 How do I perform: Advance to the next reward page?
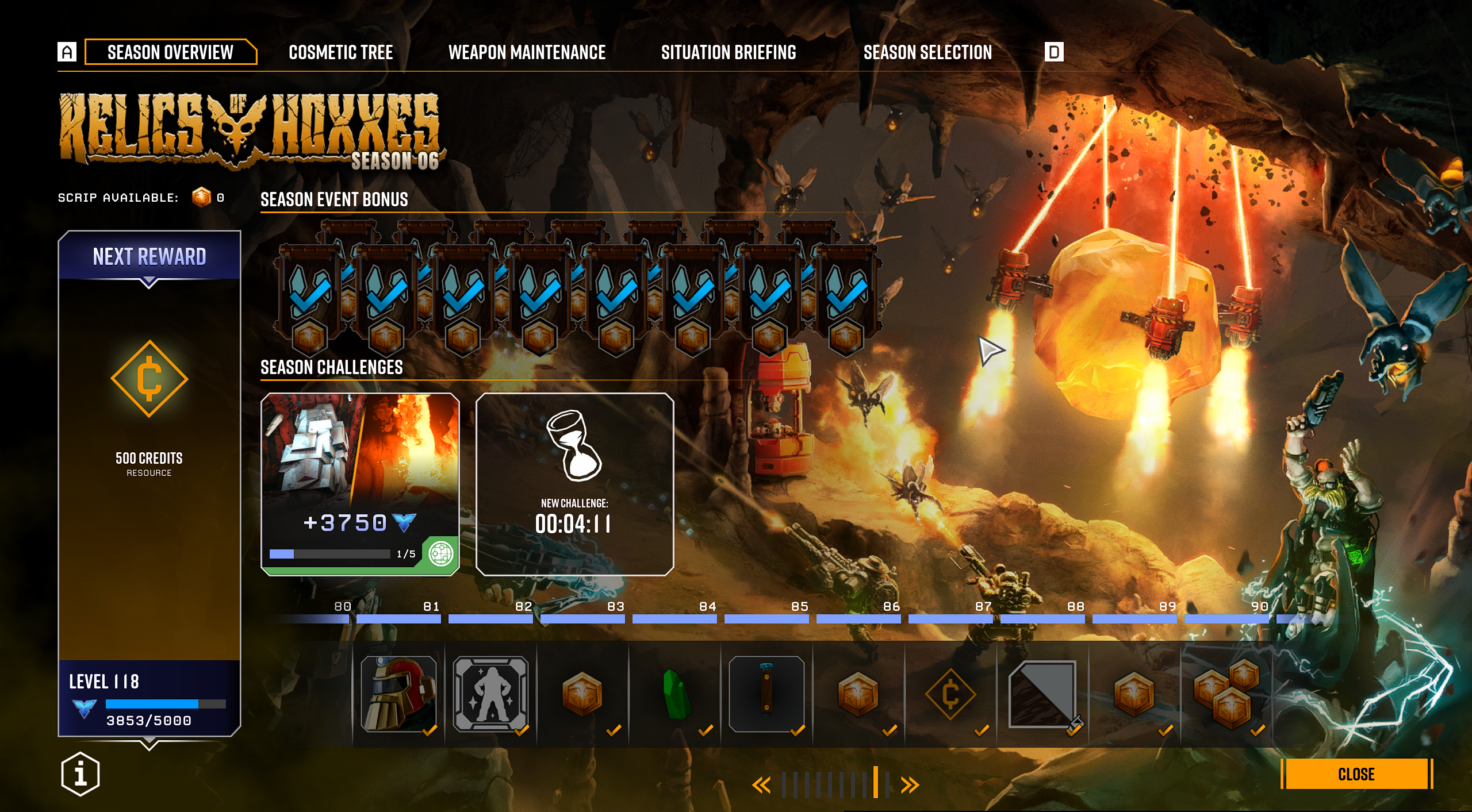(x=910, y=785)
